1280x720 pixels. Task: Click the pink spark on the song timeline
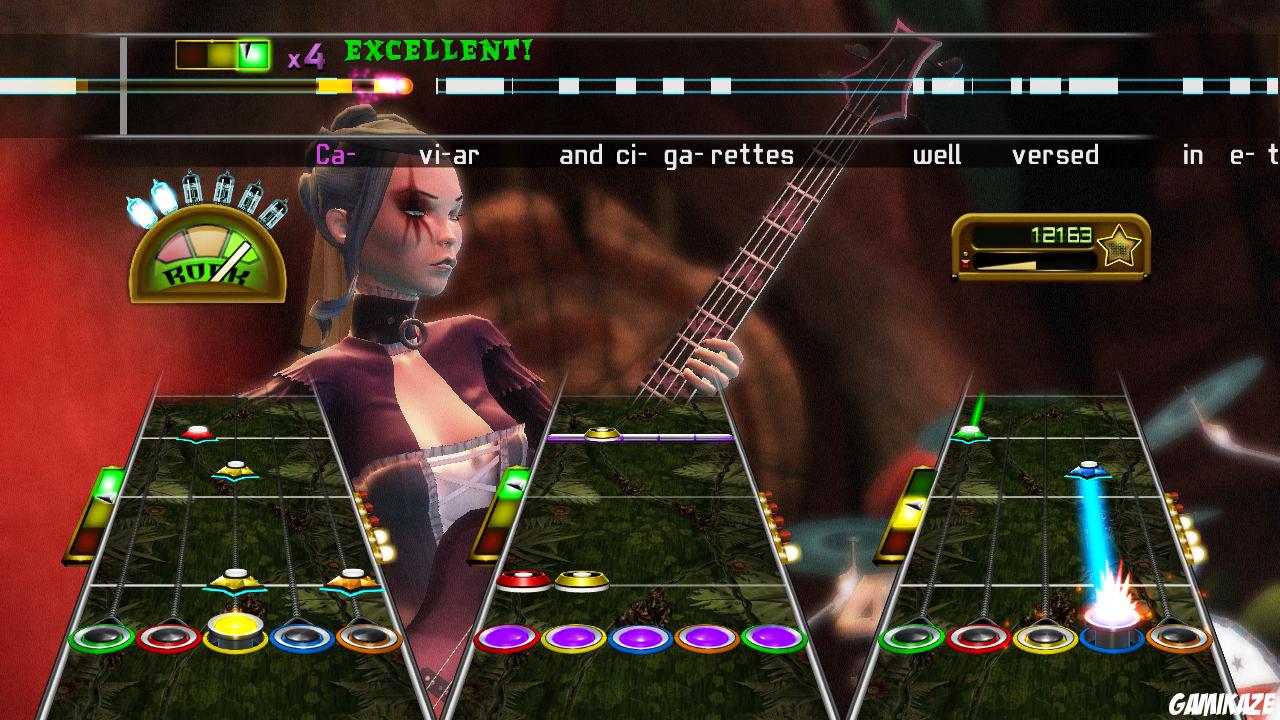tap(391, 86)
